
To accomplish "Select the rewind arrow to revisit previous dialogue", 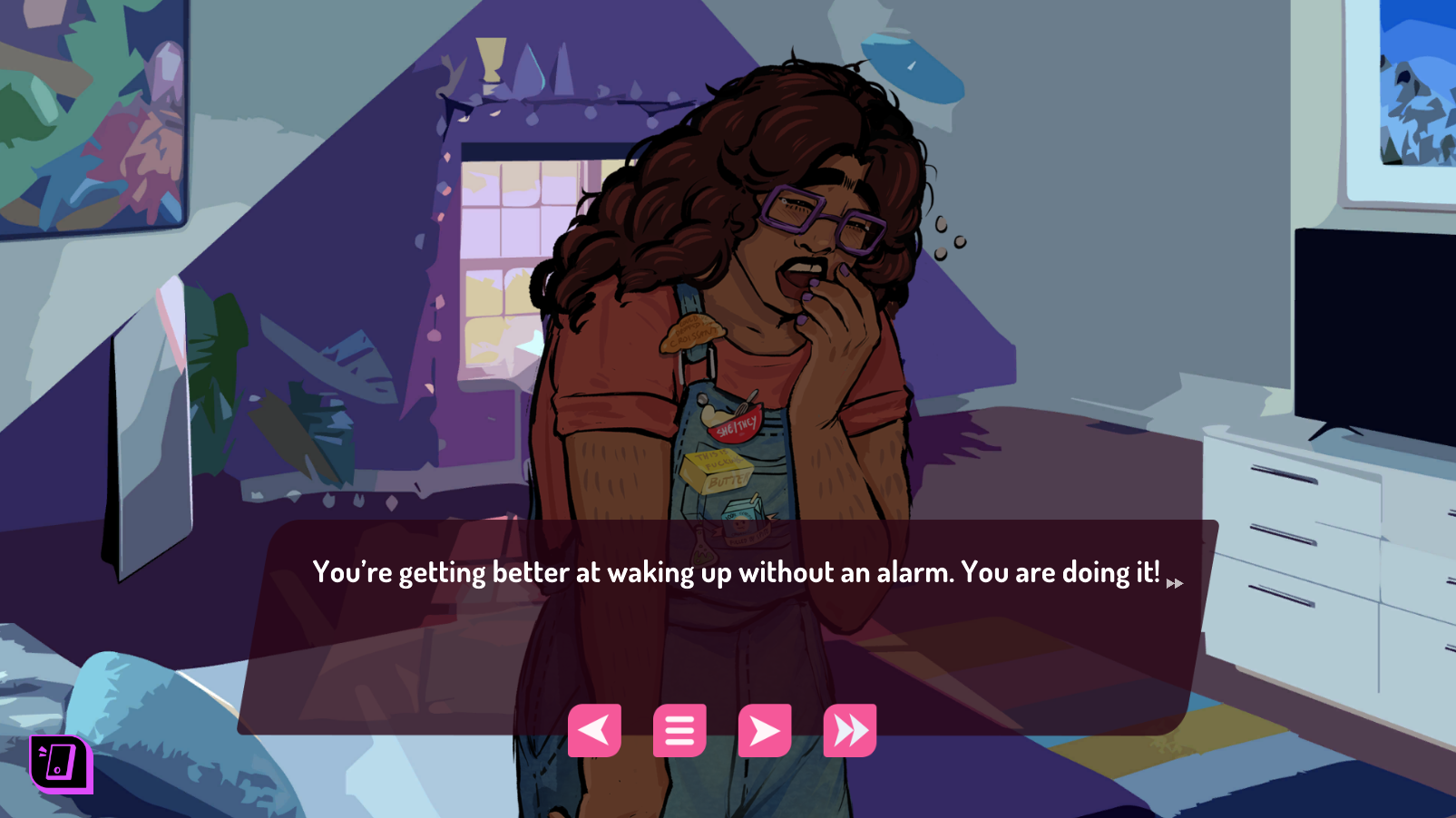I will 594,729.
